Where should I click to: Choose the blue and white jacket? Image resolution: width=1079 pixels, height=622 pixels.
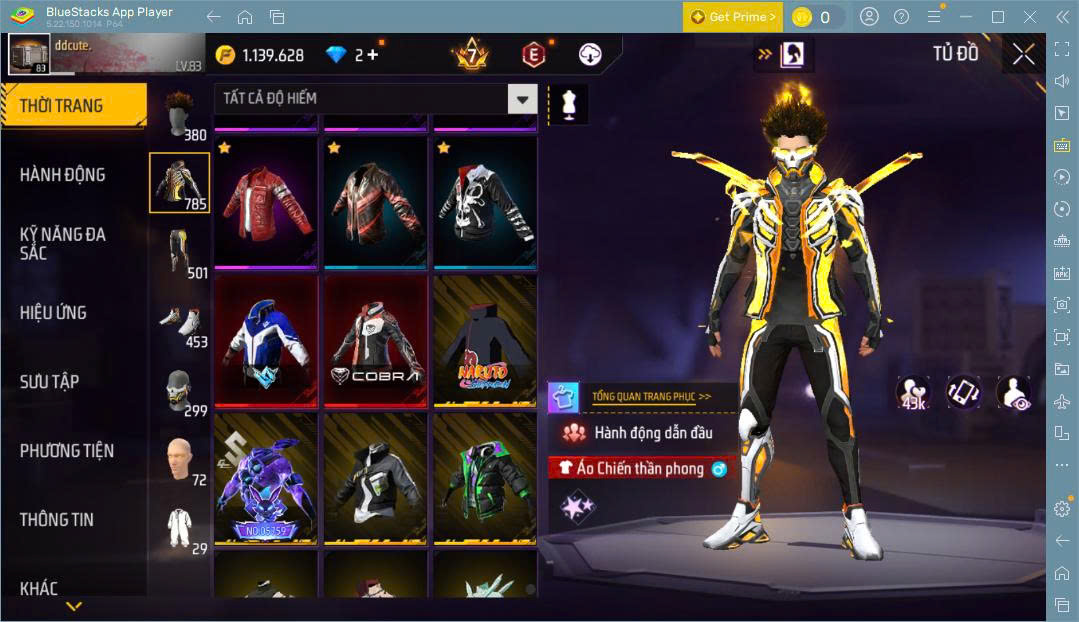tap(266, 342)
